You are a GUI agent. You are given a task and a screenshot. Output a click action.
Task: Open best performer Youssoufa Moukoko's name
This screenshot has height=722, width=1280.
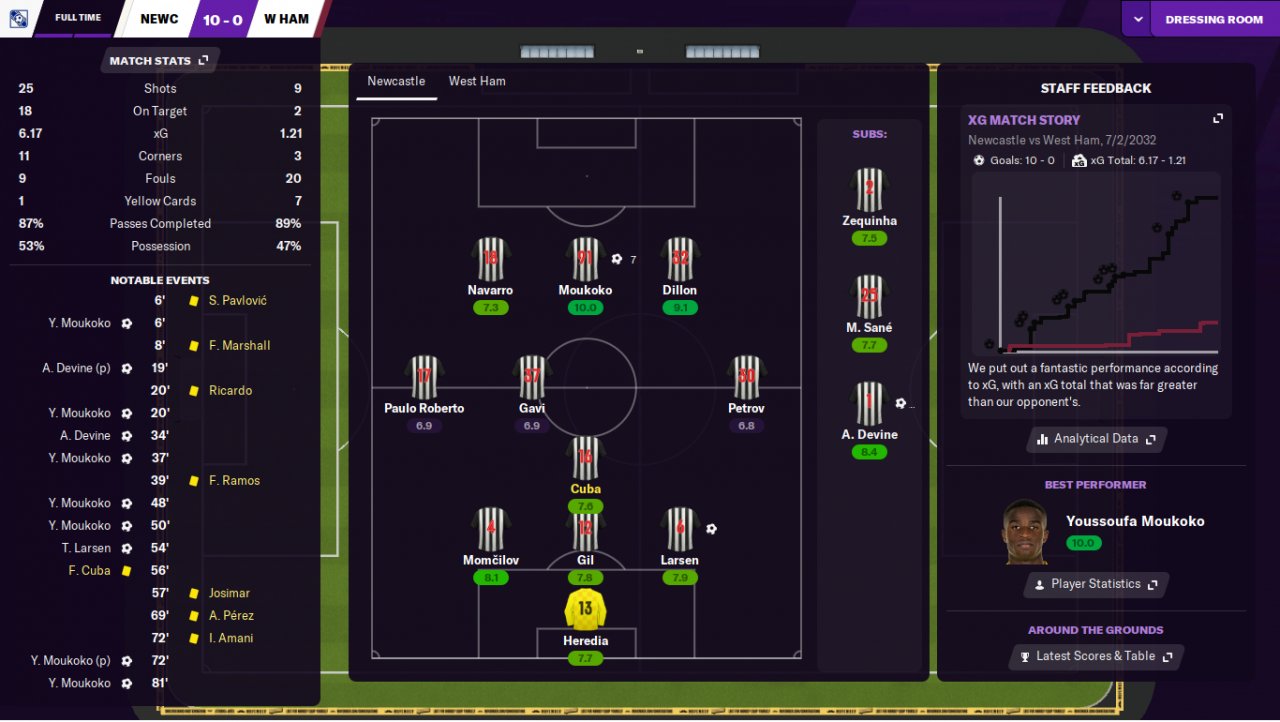point(1135,521)
